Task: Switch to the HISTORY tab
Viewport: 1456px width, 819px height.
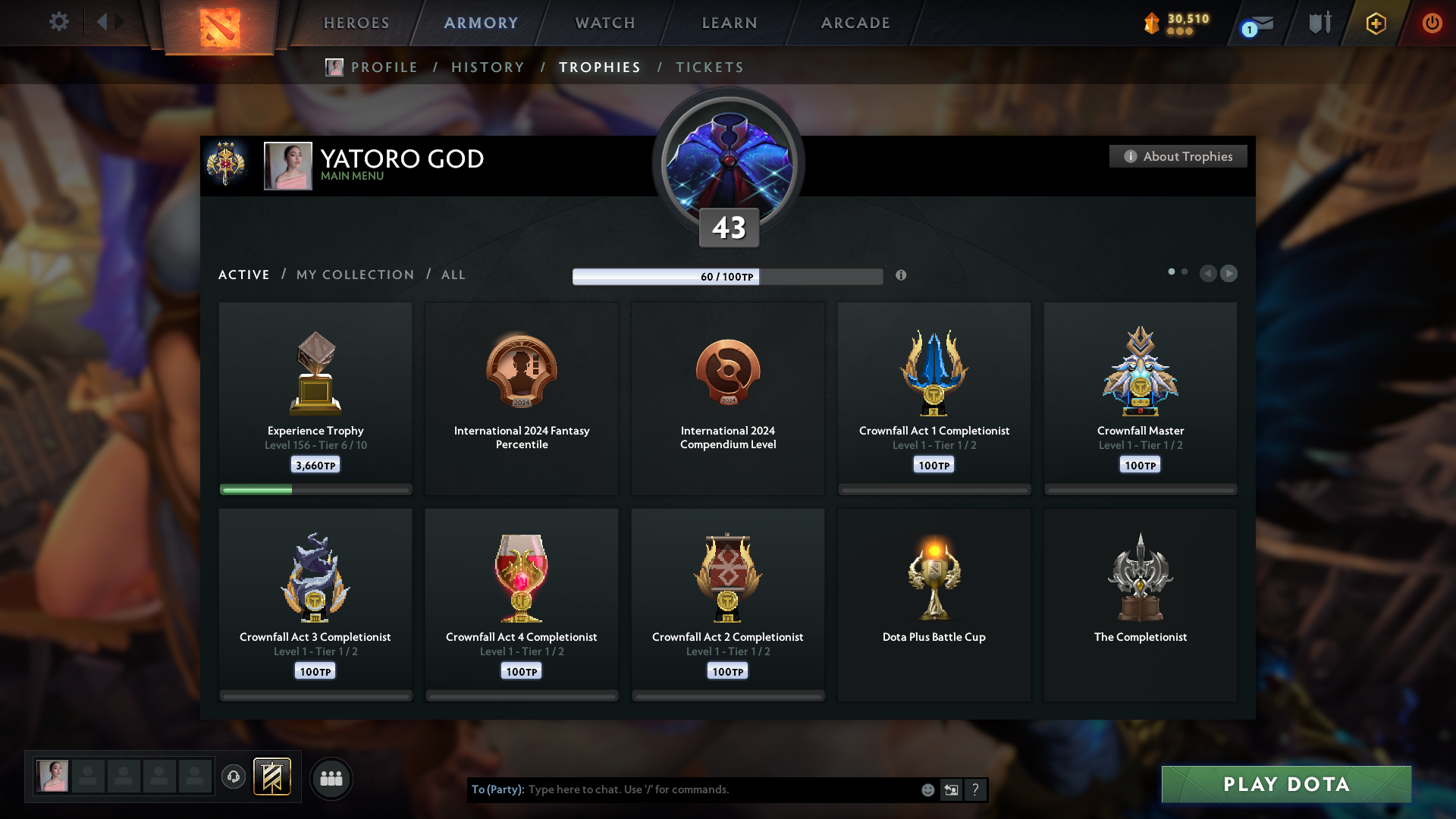Action: (487, 67)
